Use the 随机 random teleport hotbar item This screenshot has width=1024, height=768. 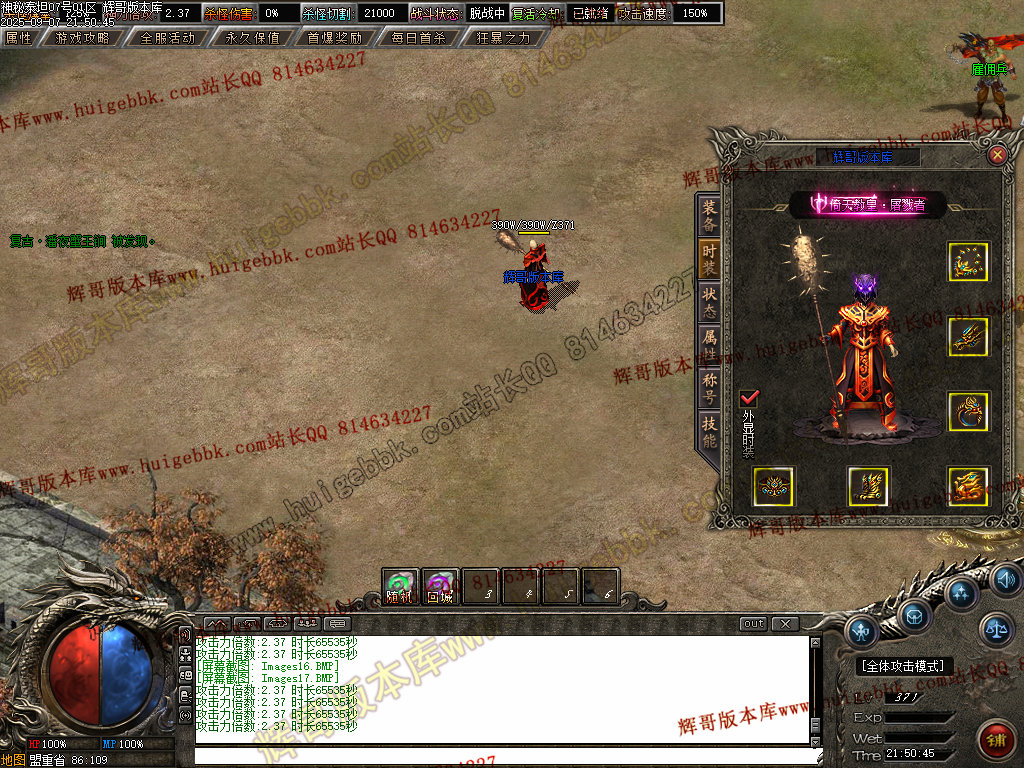(400, 586)
